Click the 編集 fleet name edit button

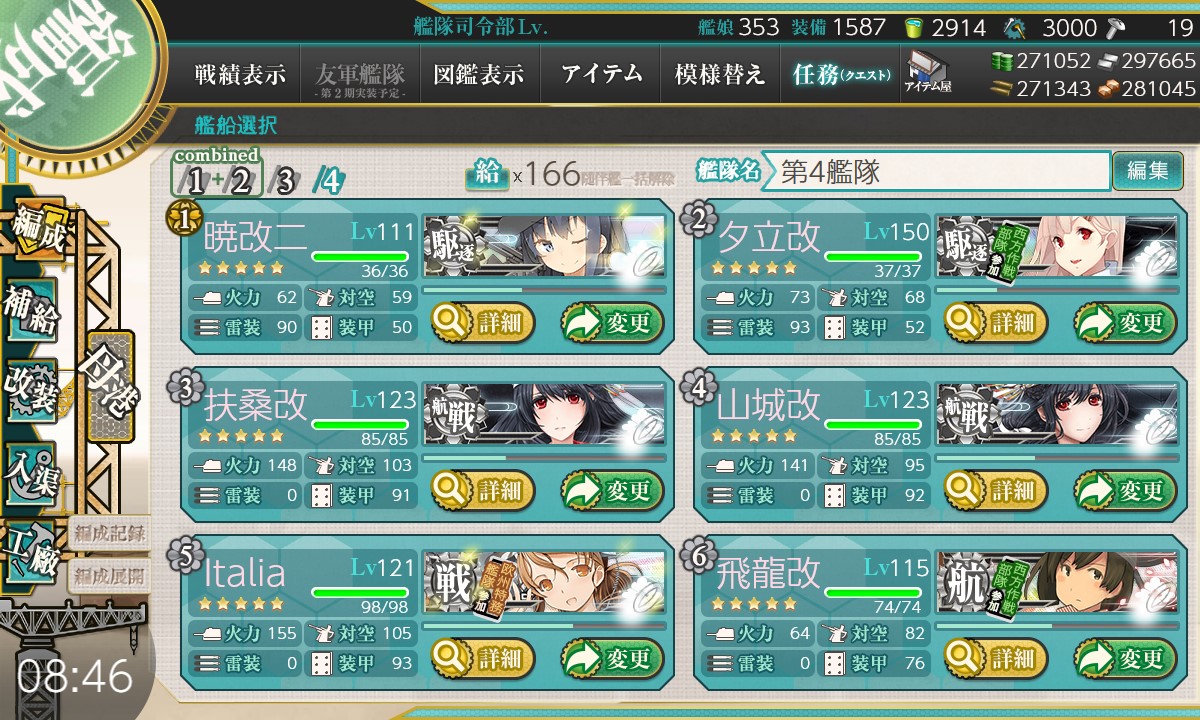[1147, 171]
